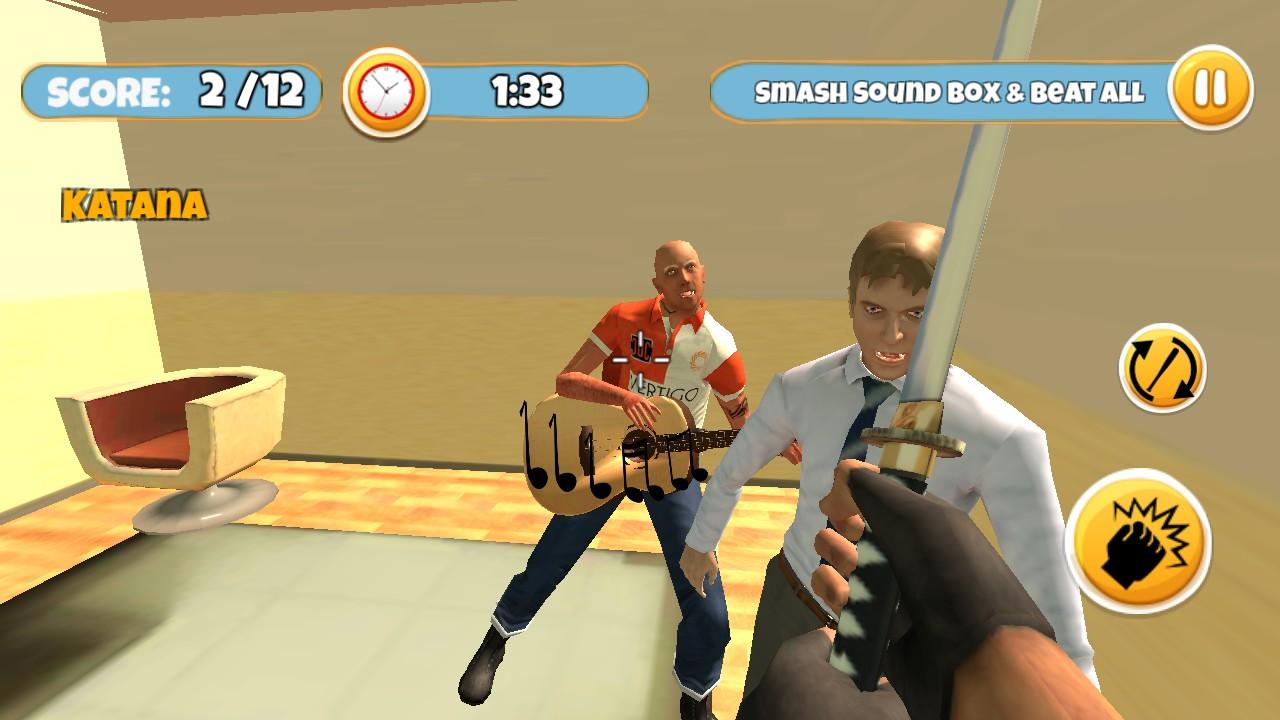Pause the game with the orange button

pyautogui.click(x=1210, y=88)
